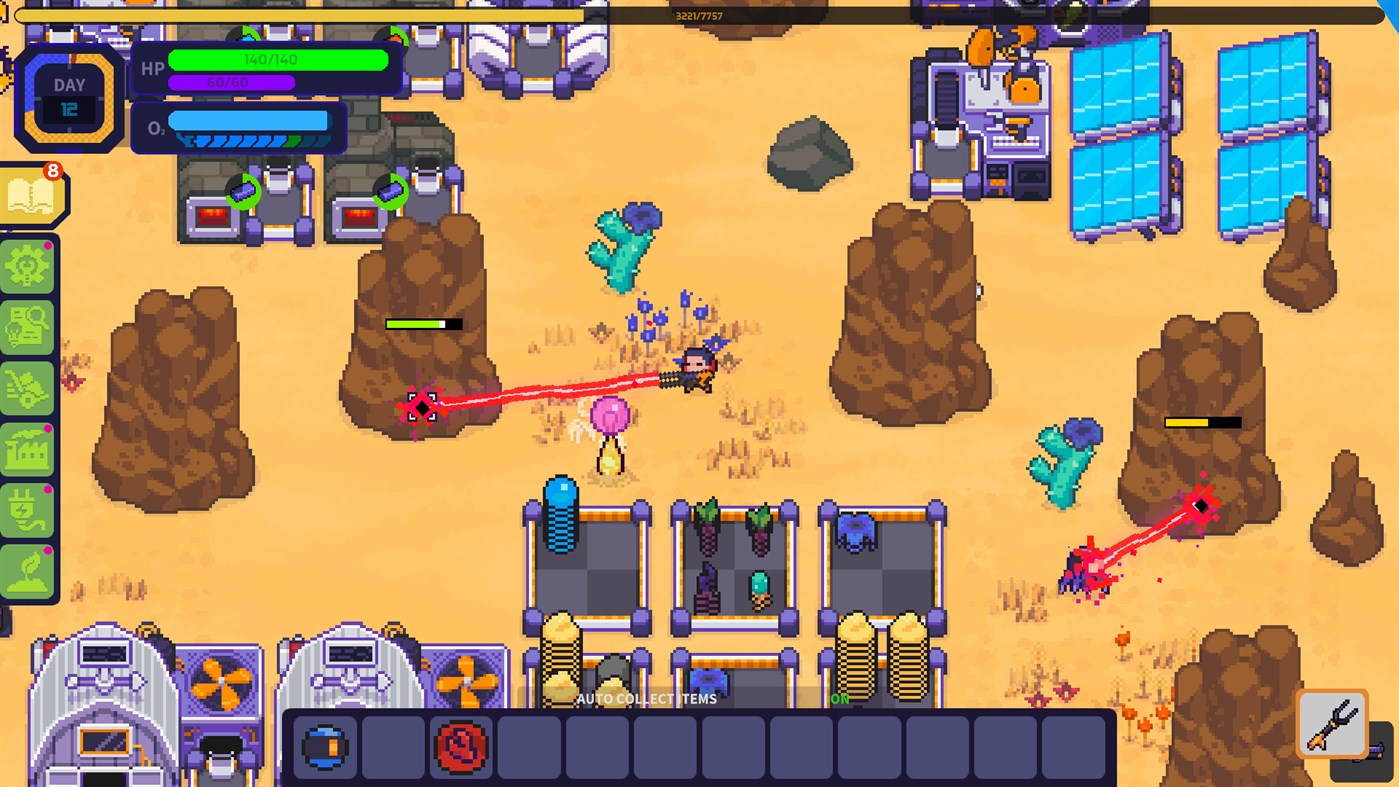1399x787 pixels.
Task: Click the HP bar showing 140/140
Action: pos(275,60)
